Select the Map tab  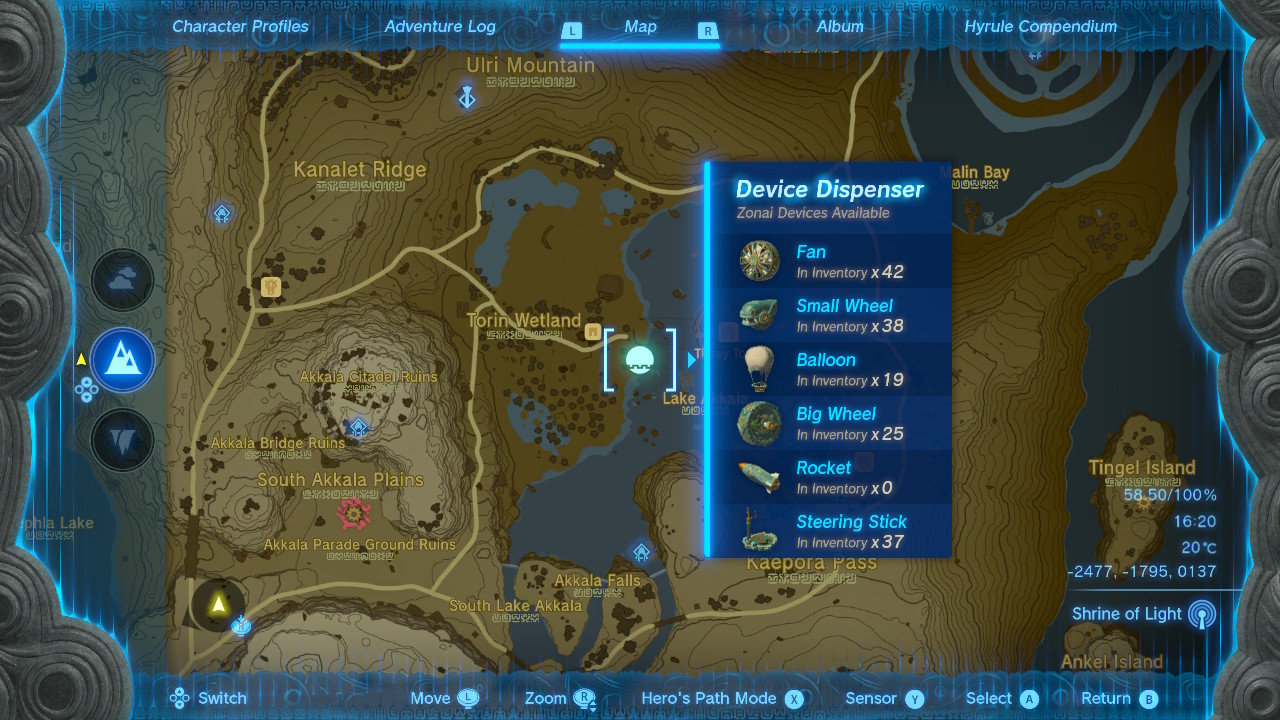click(x=640, y=27)
